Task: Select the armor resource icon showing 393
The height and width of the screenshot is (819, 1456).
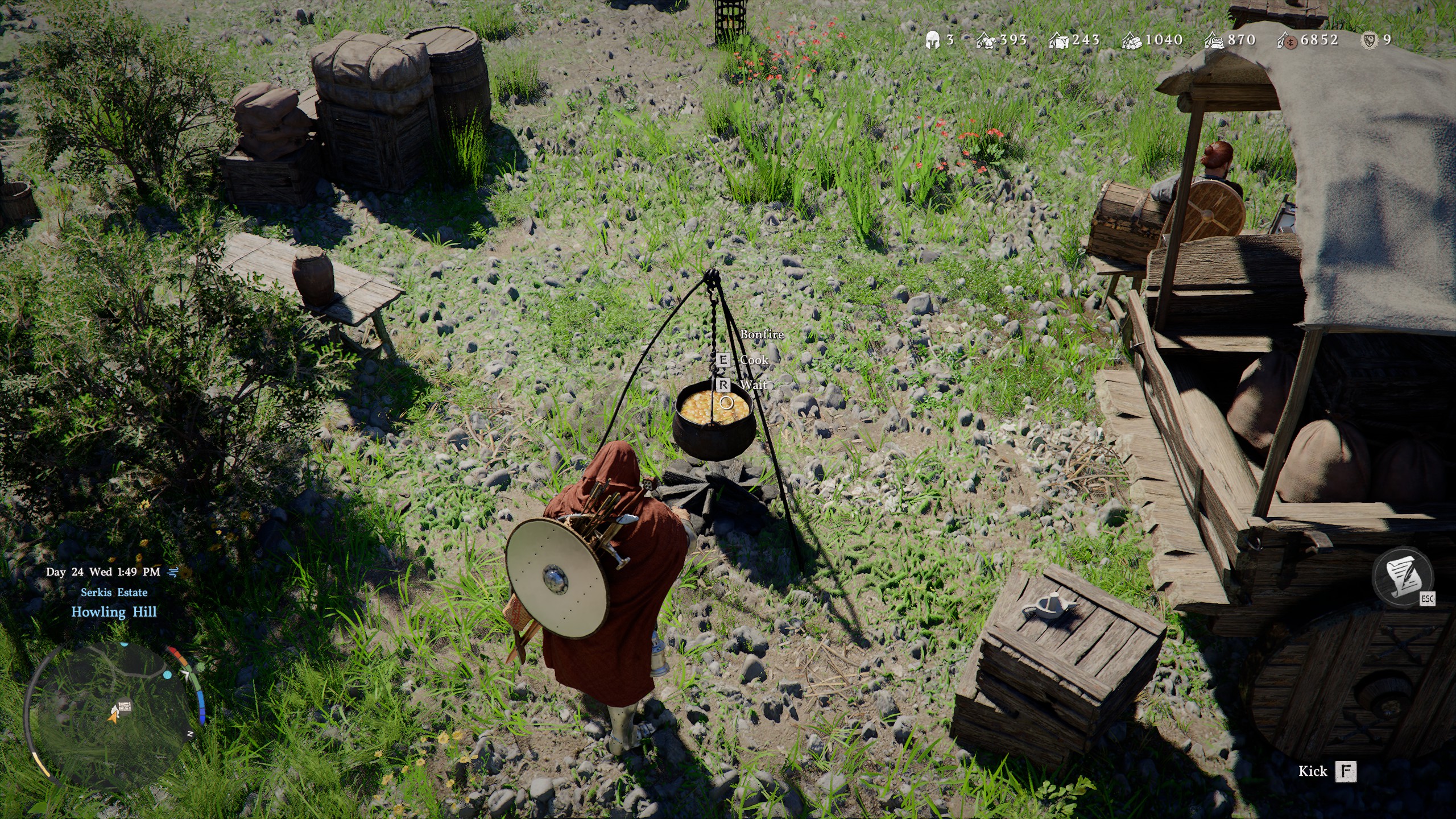Action: 986,40
